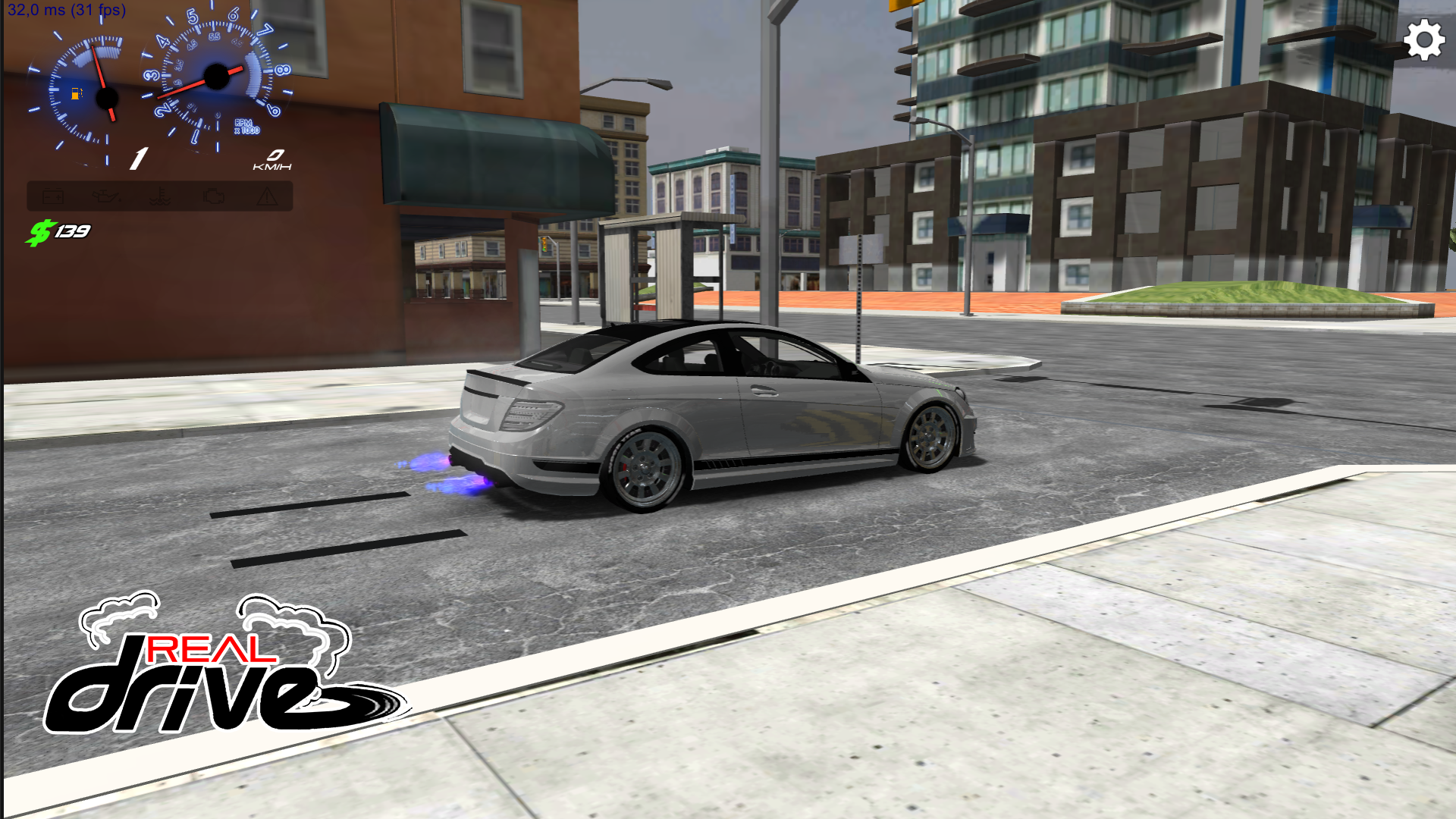Click the warning triangle indicator icon
The height and width of the screenshot is (819, 1456).
(265, 197)
